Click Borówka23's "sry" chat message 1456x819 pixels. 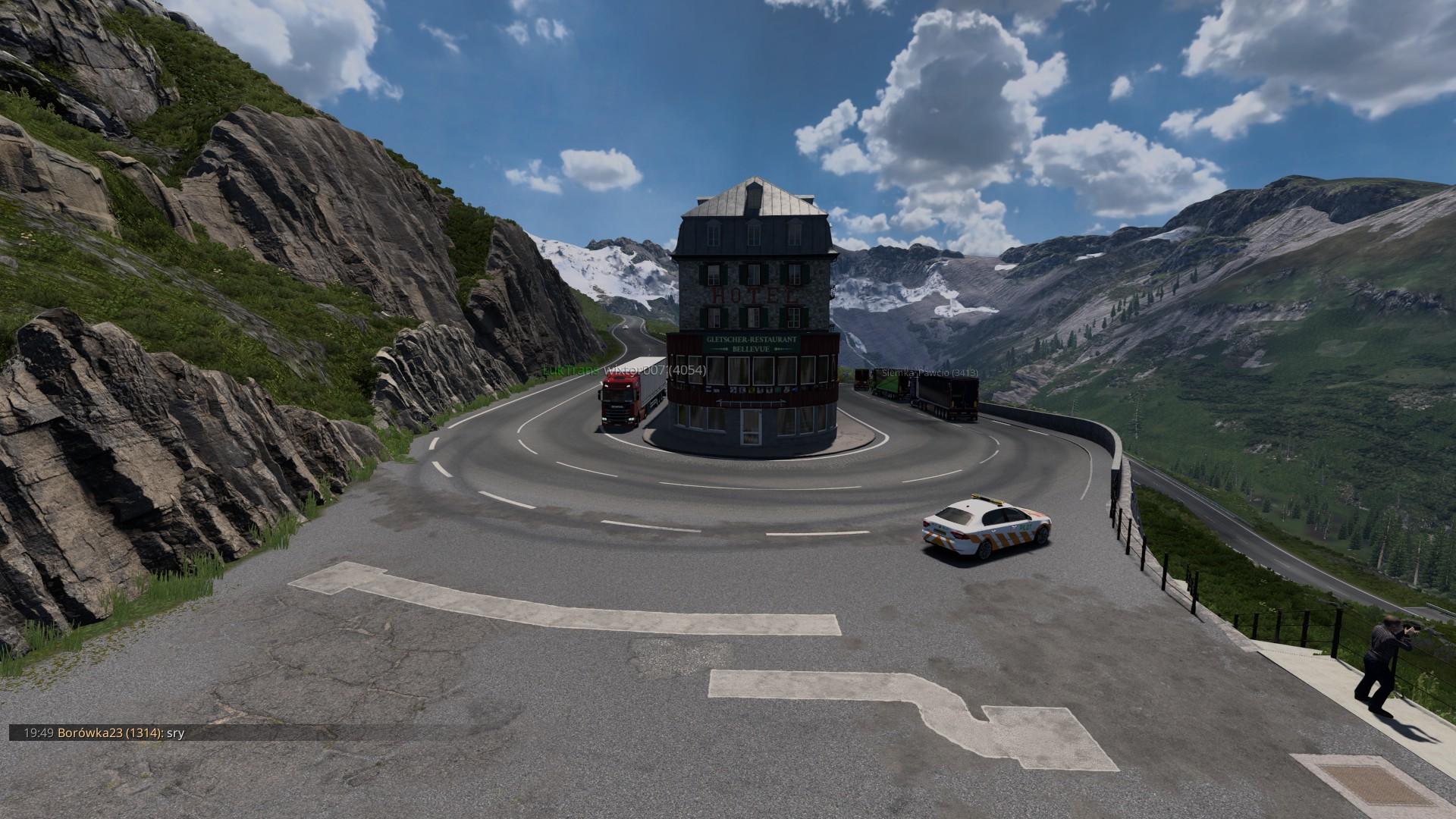pos(176,733)
